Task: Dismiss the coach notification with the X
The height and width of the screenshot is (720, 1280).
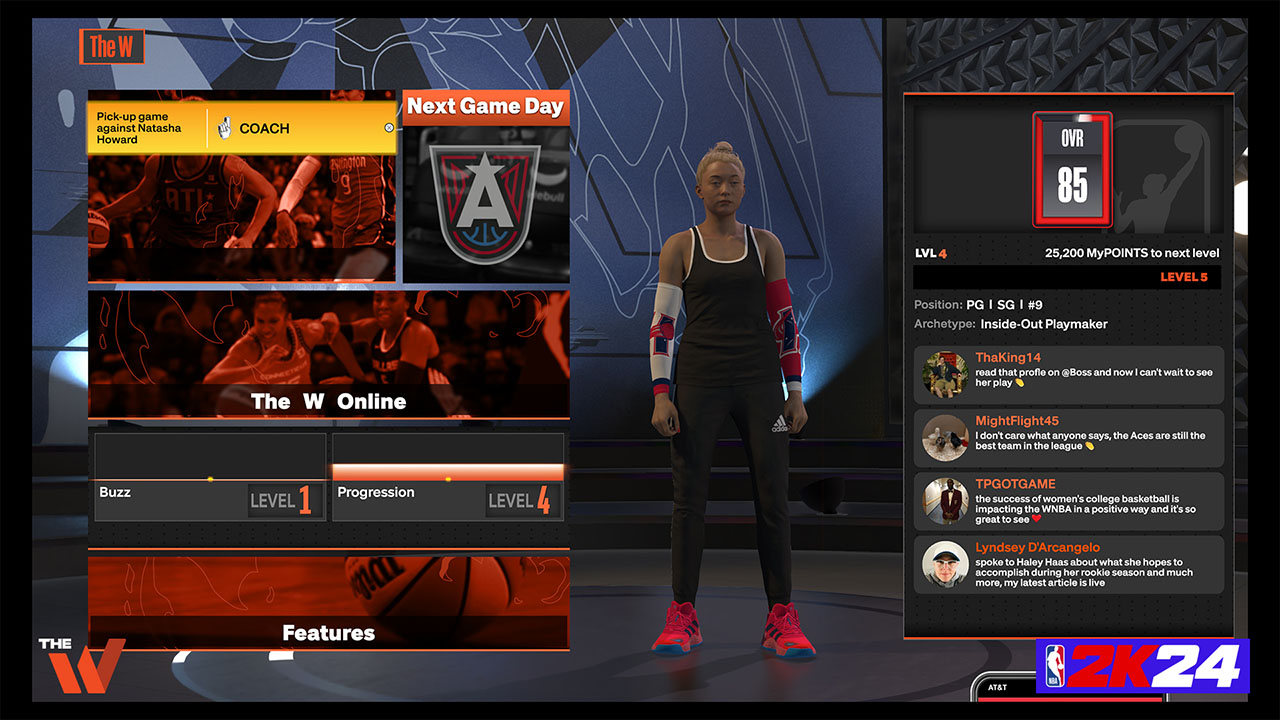Action: [x=389, y=128]
